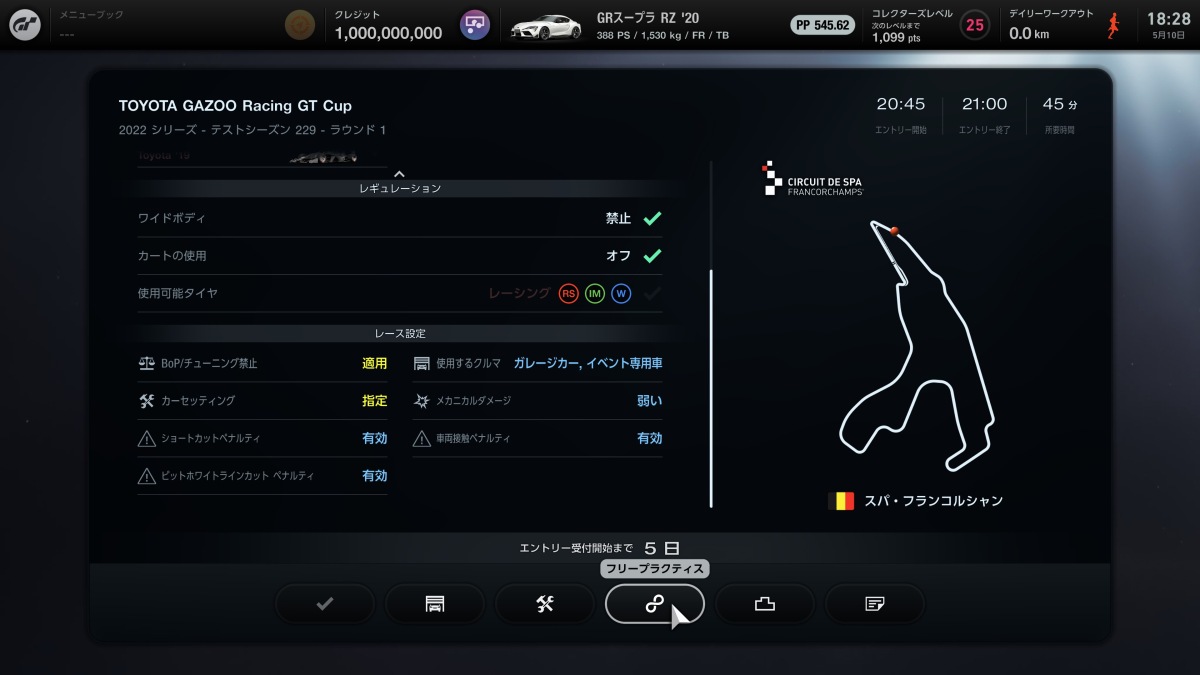Open the garage car selection button
Screen dimensions: 1200x675
coord(435,603)
